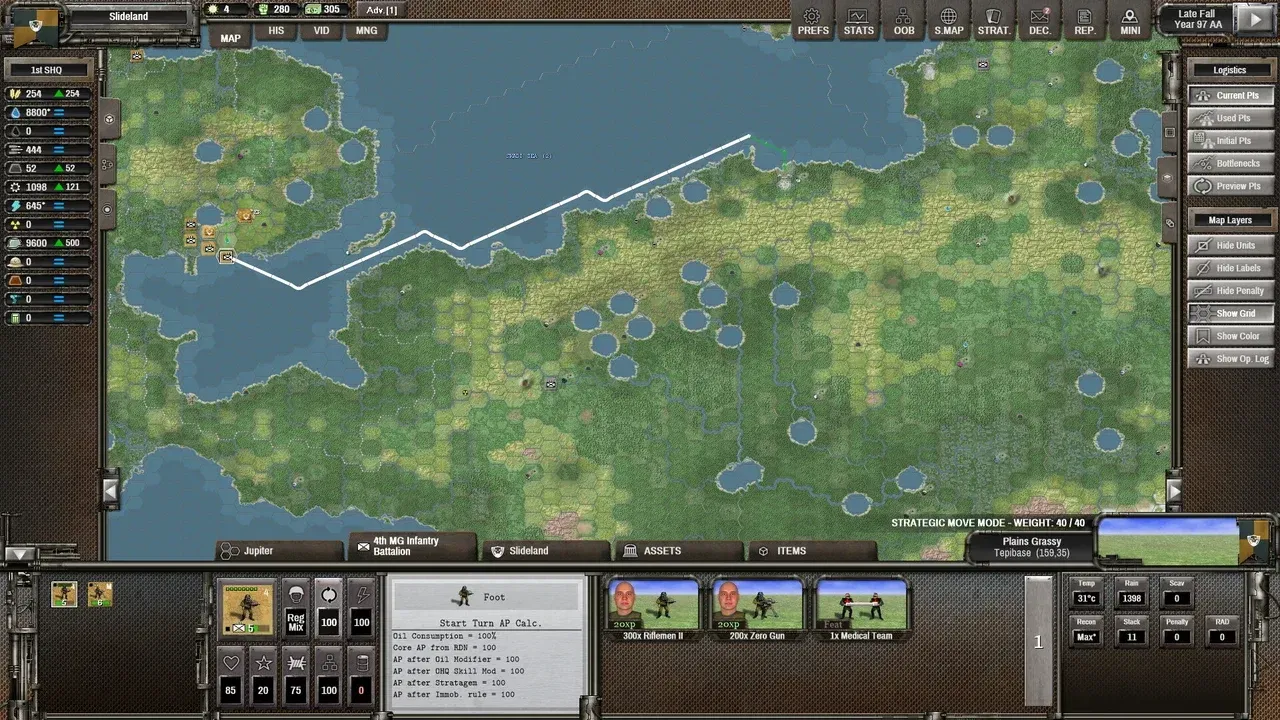Open the STRAT stratagems screen
The width and height of the screenshot is (1280, 720).
pos(993,21)
